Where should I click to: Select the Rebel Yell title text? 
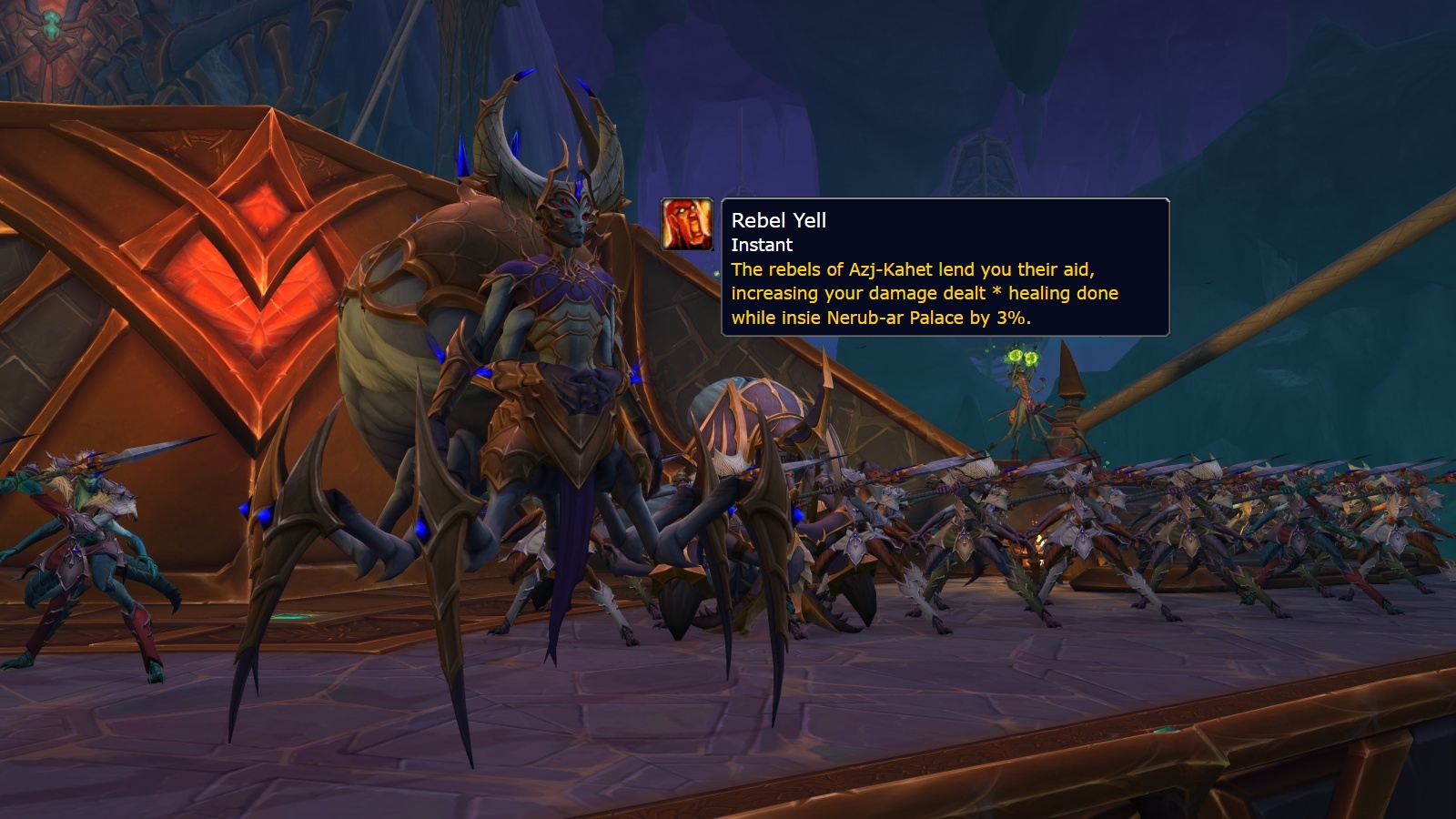pos(781,220)
